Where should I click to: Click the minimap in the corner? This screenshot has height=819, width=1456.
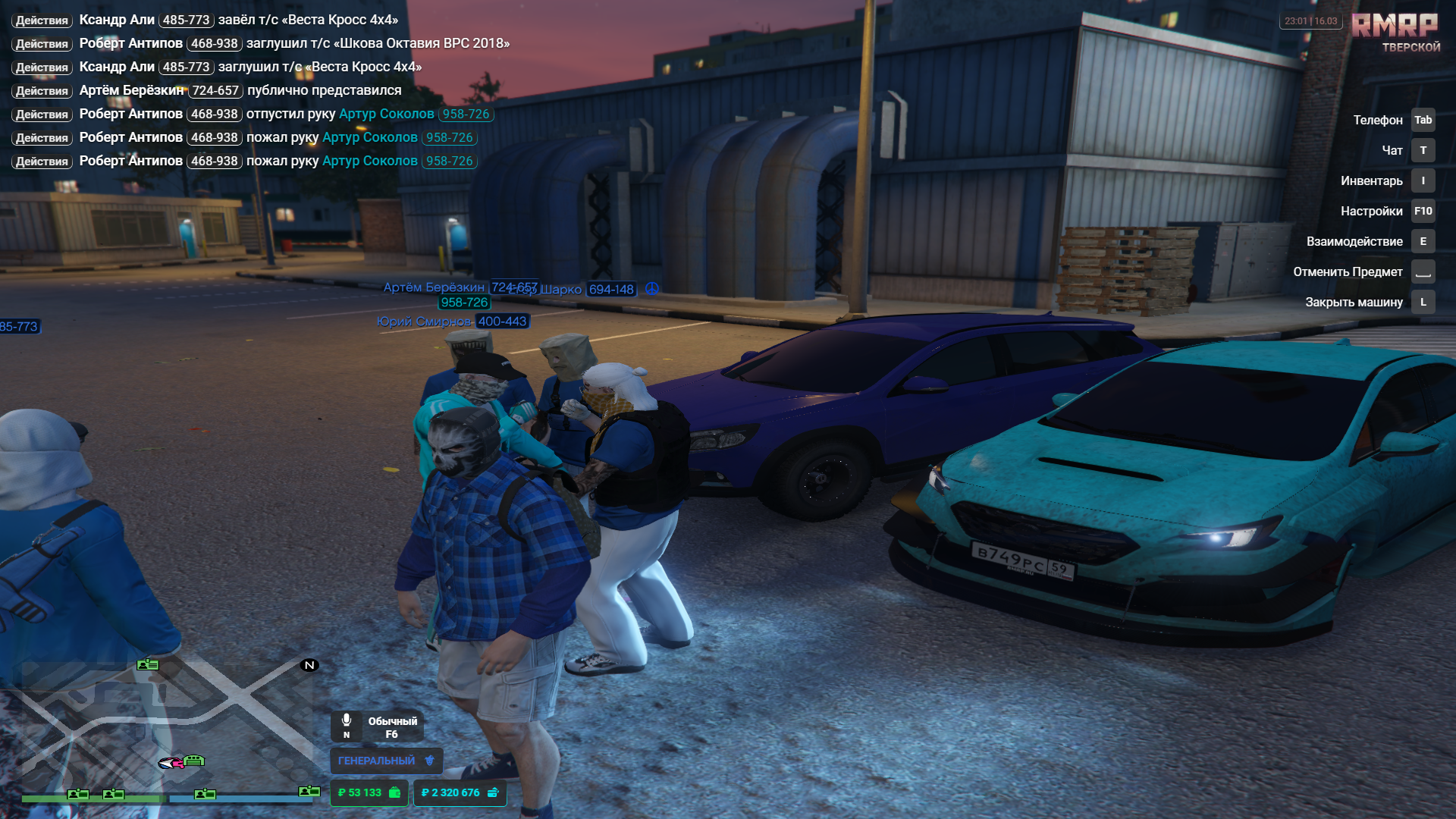coord(167,728)
